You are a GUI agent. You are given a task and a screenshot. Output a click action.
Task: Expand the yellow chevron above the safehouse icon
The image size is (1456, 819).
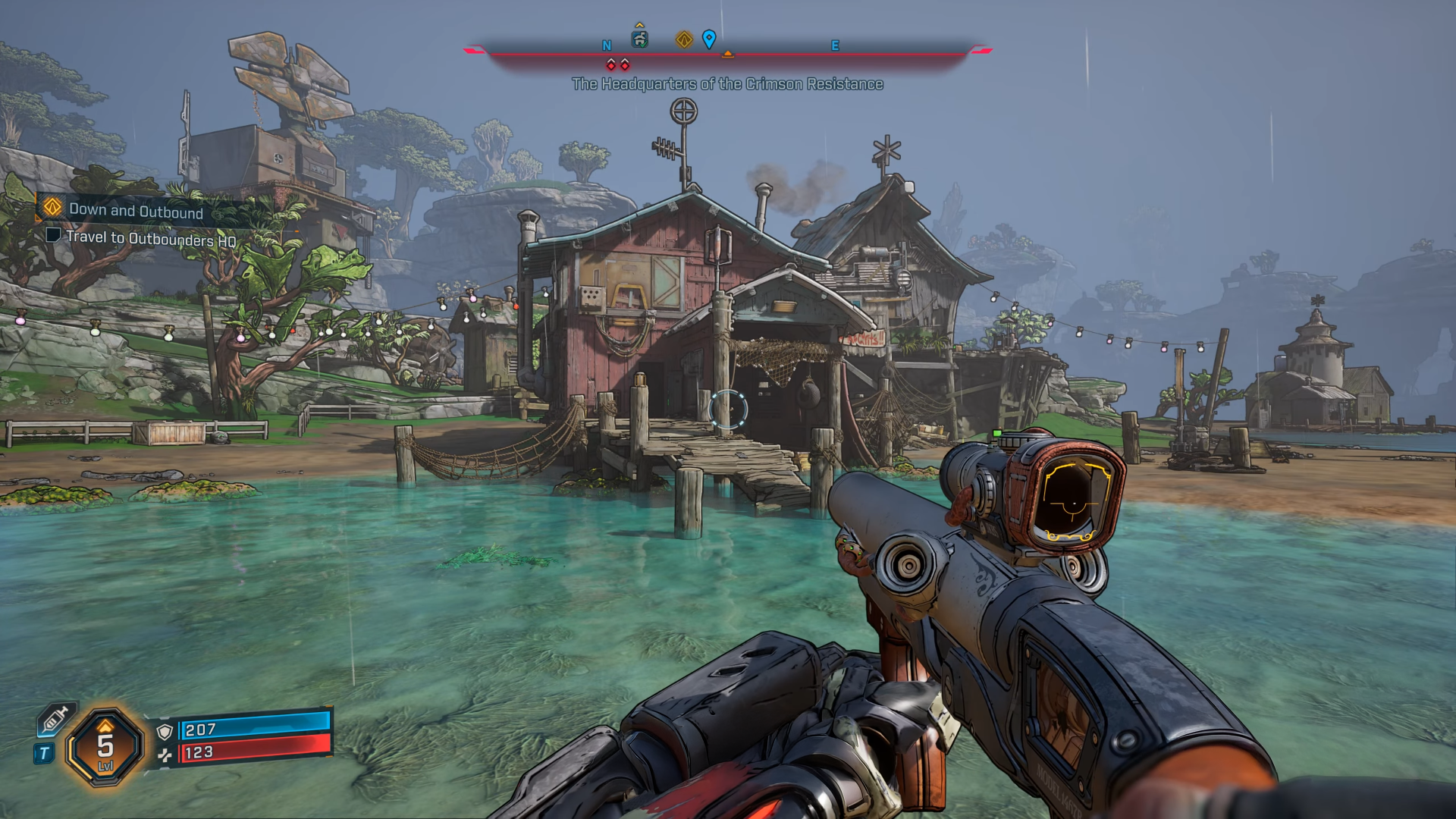639,24
